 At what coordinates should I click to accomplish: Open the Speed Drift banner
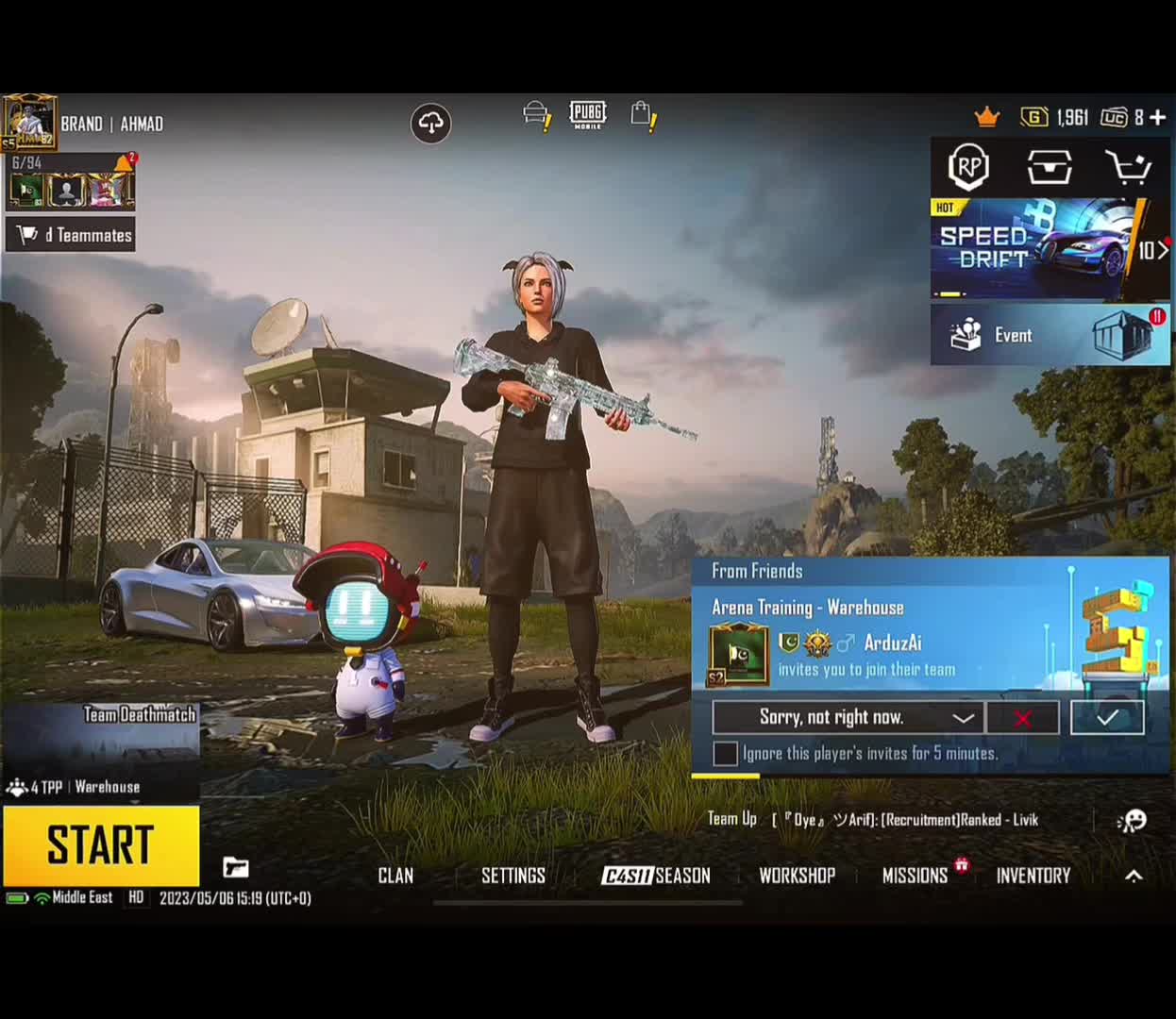[x=1033, y=248]
